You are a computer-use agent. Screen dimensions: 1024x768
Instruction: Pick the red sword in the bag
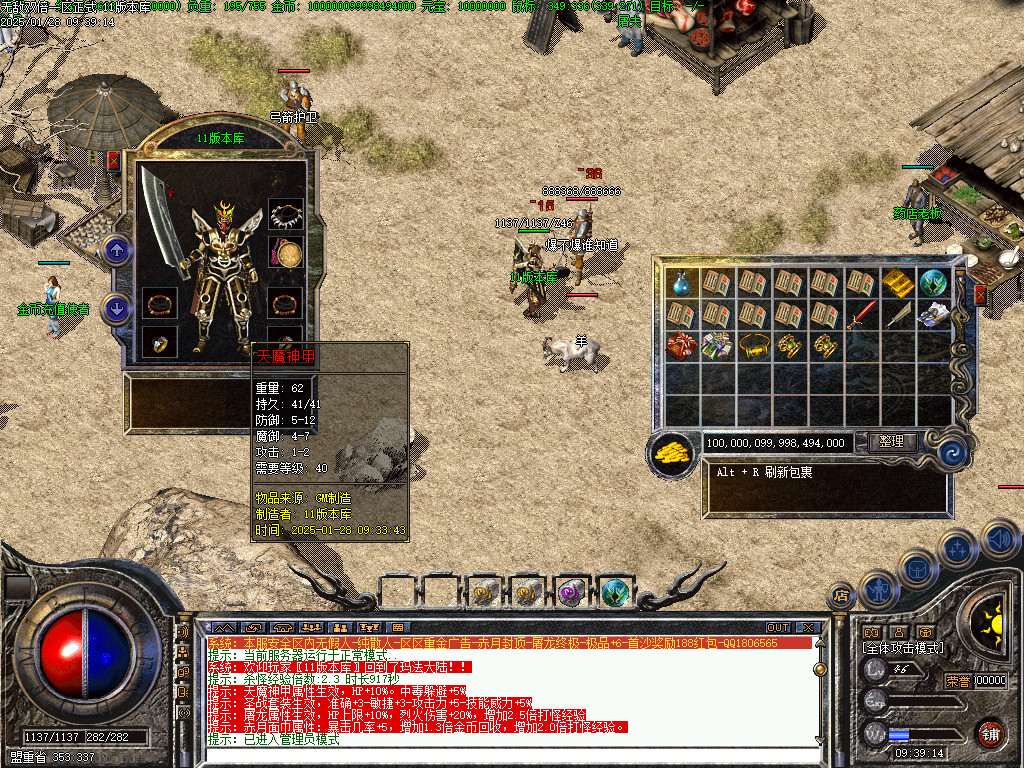pos(861,316)
